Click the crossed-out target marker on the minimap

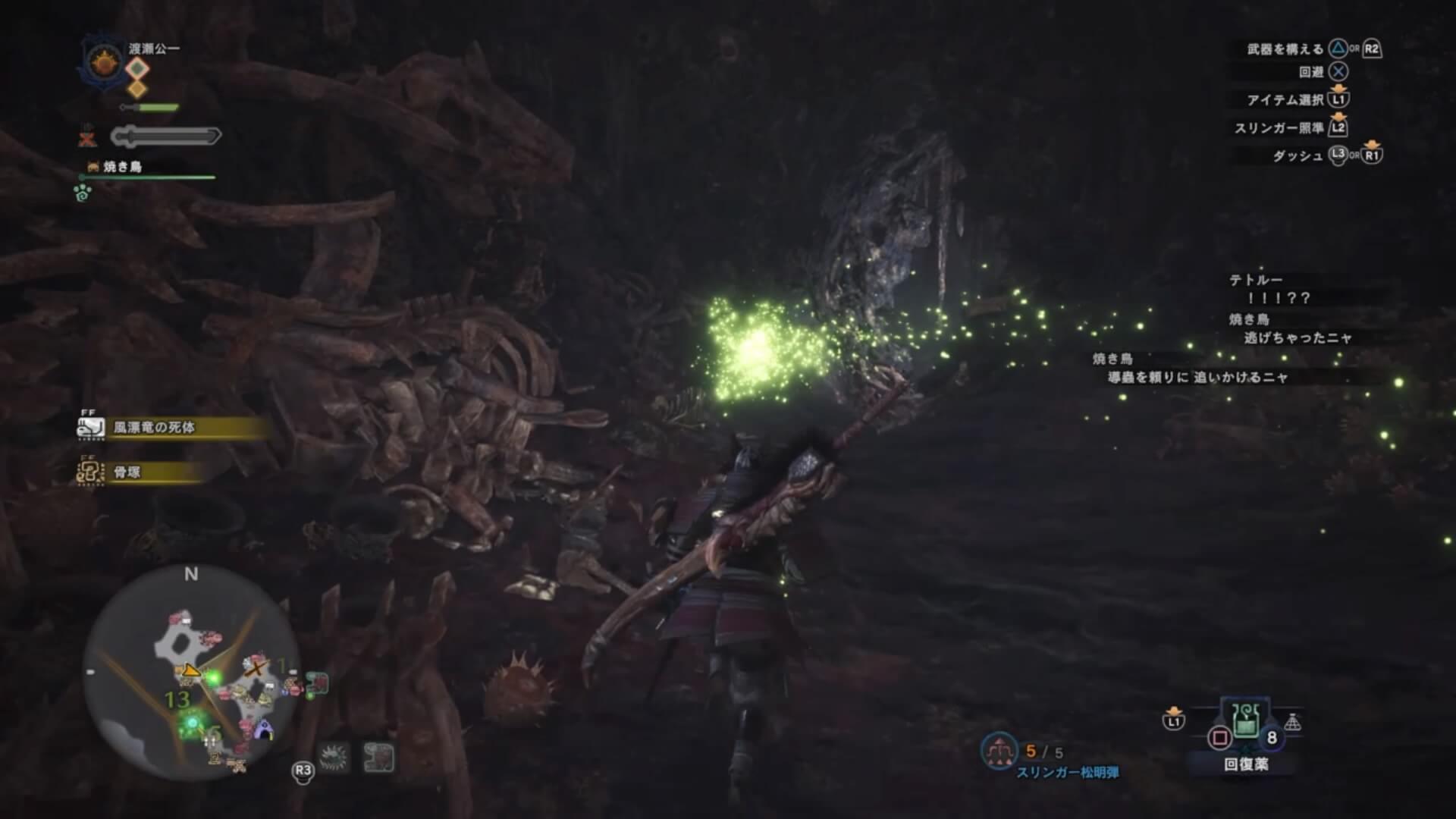[x=257, y=669]
